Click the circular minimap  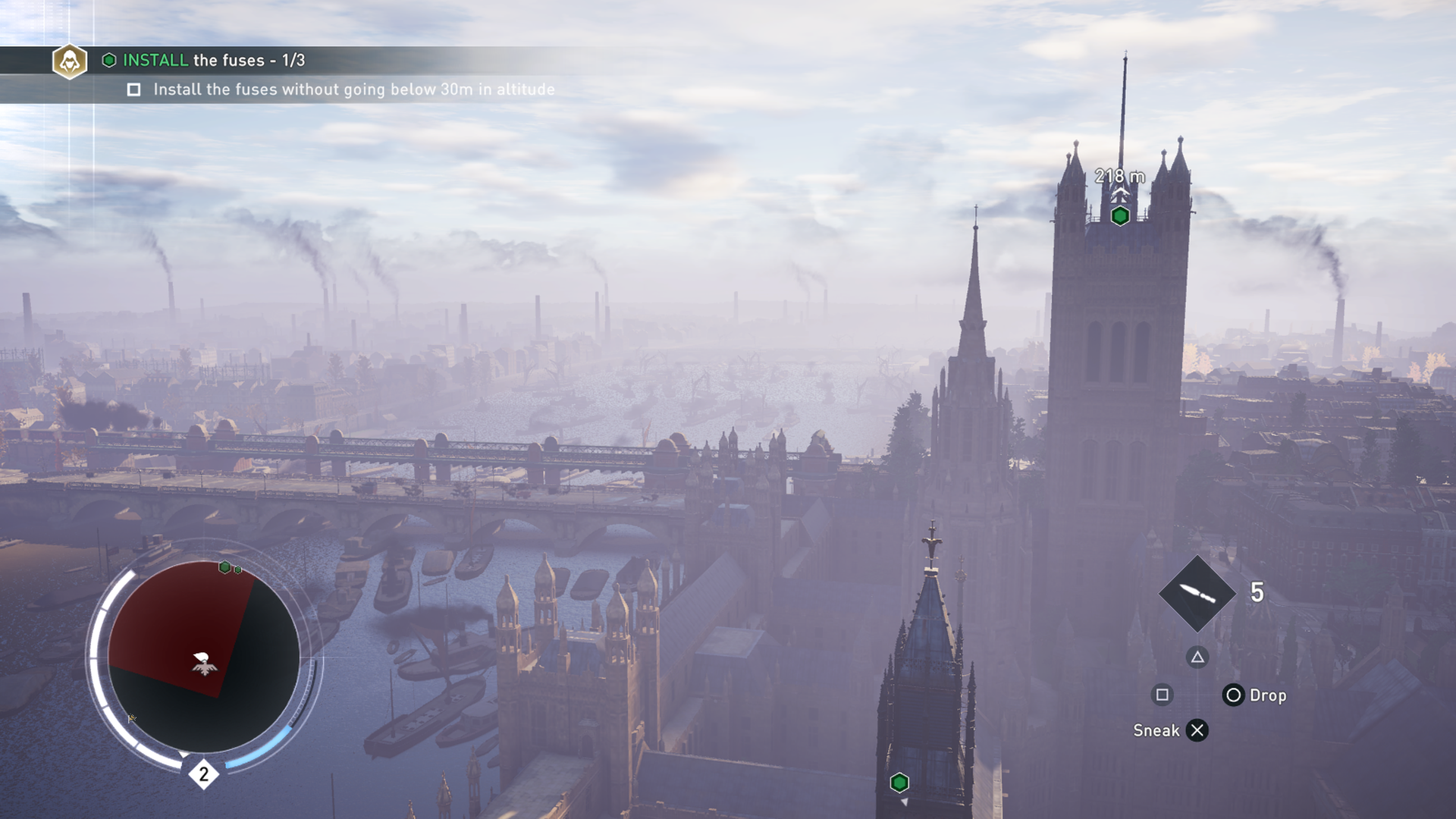203,657
